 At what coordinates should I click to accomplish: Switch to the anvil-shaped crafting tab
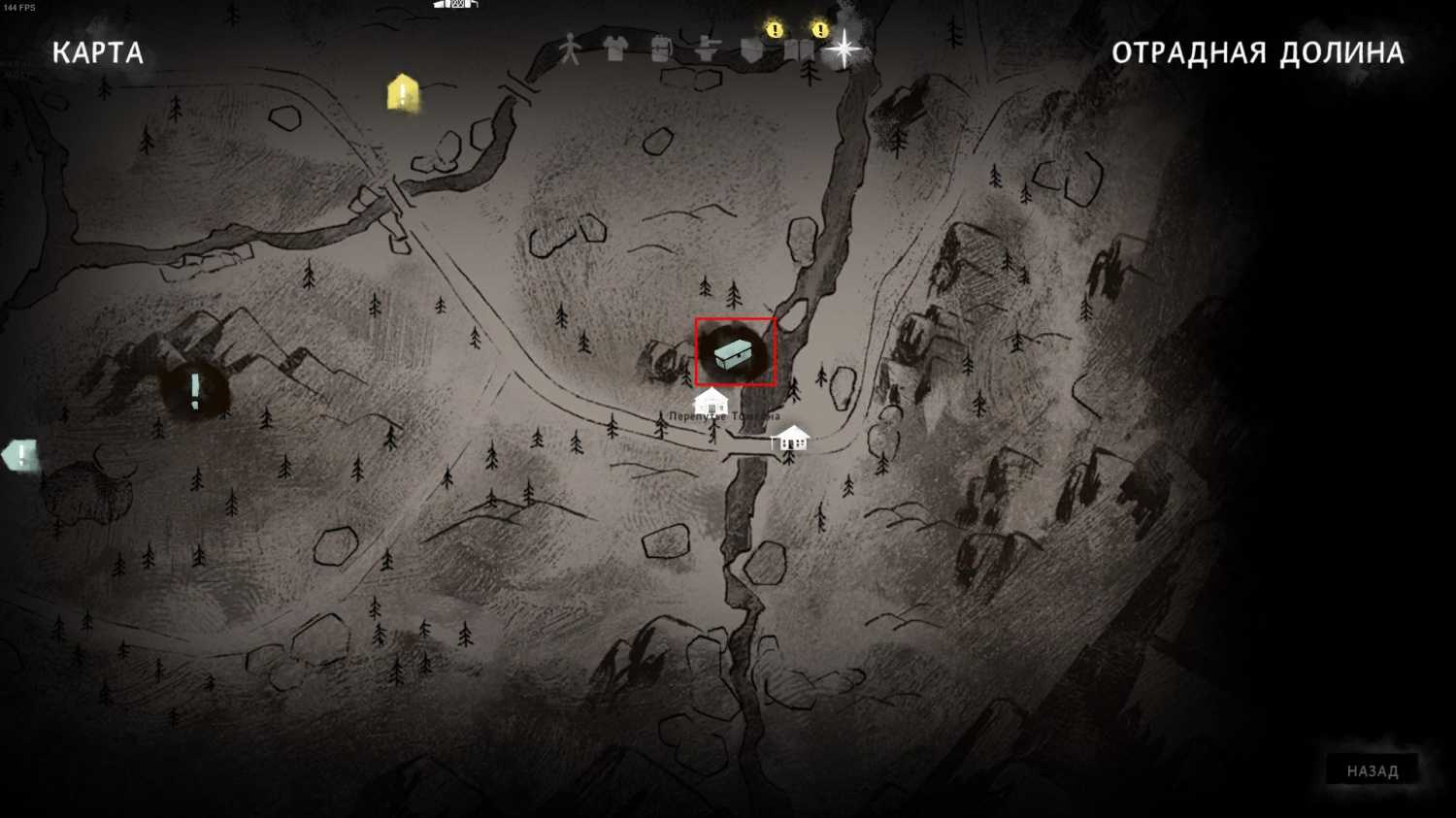point(707,49)
